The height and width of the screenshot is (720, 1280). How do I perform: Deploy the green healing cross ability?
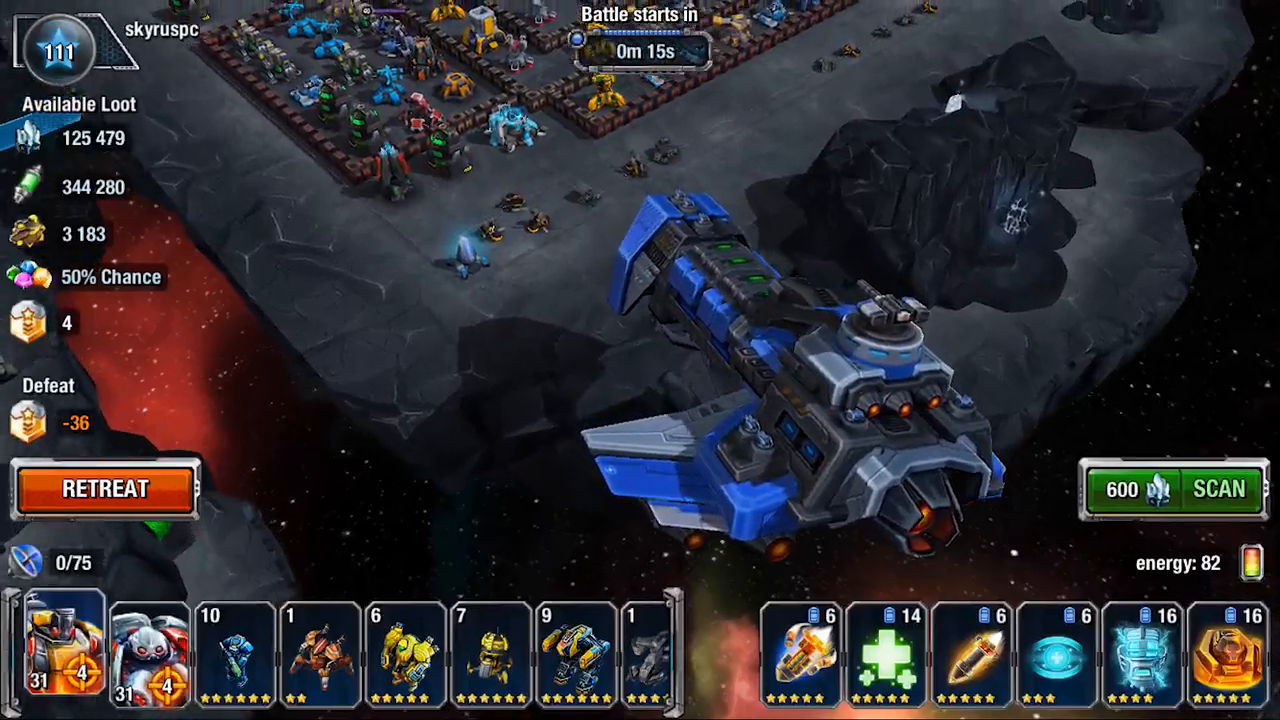point(886,655)
